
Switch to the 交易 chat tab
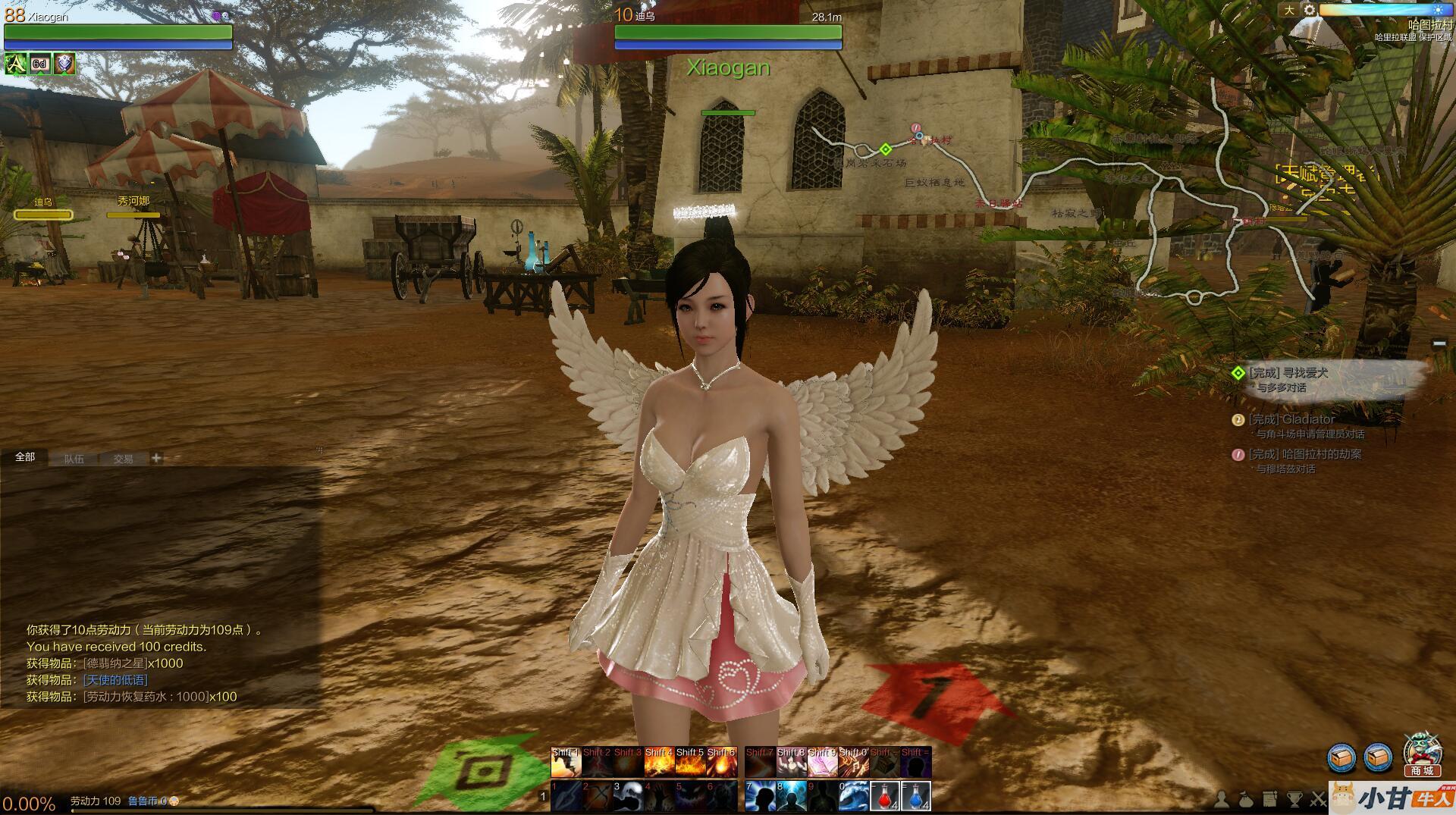[x=123, y=459]
